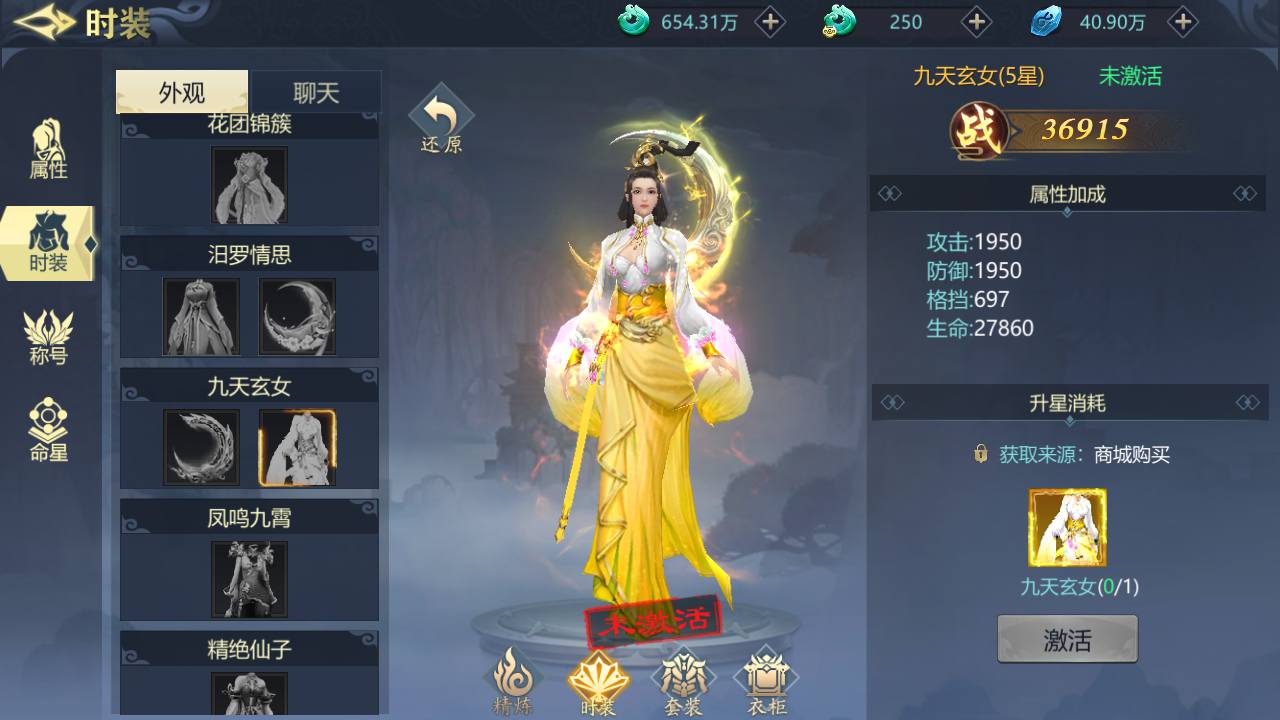Open the 套装 set icon
This screenshot has width=1280, height=720.
[684, 678]
